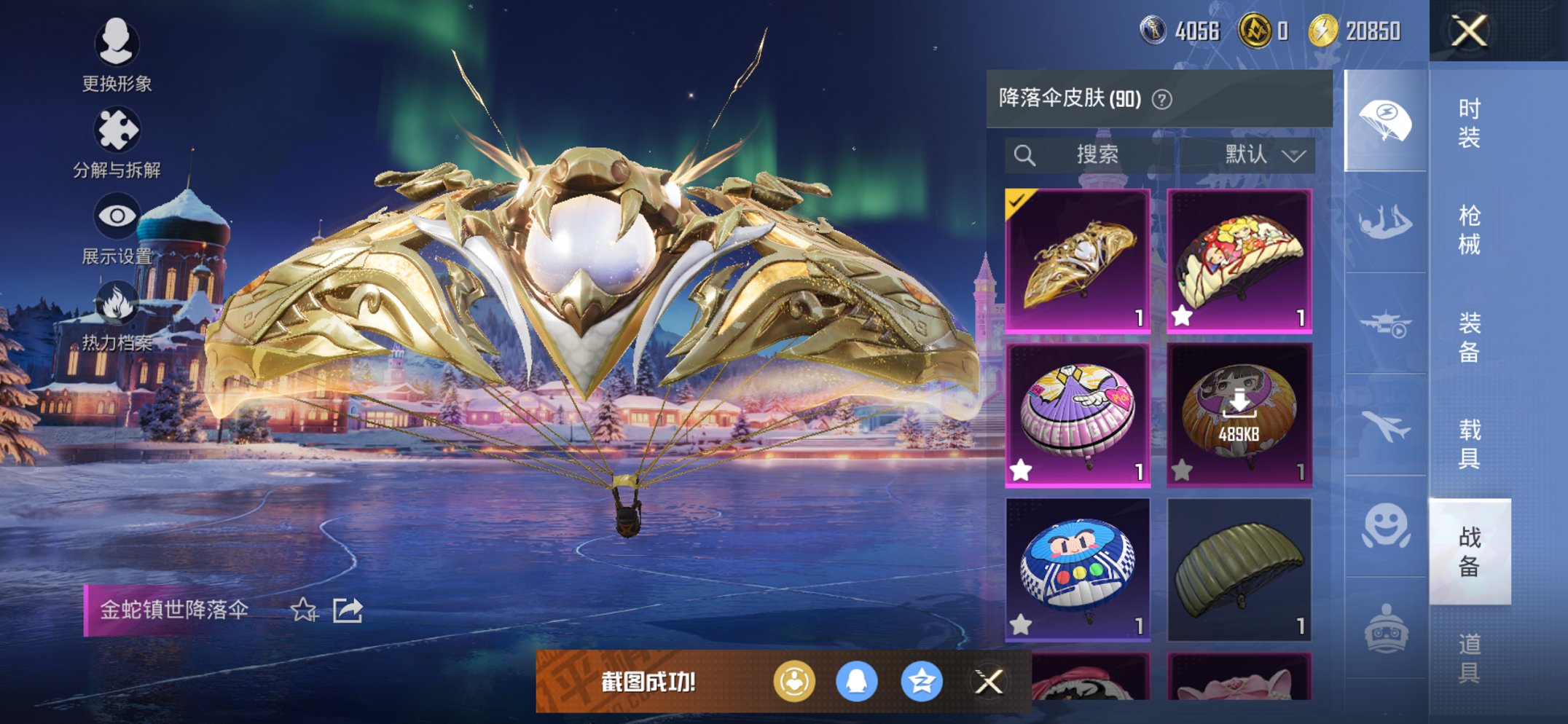Open 展示设置 with the eye icon
Screen dimensions: 1568x724
(117, 215)
